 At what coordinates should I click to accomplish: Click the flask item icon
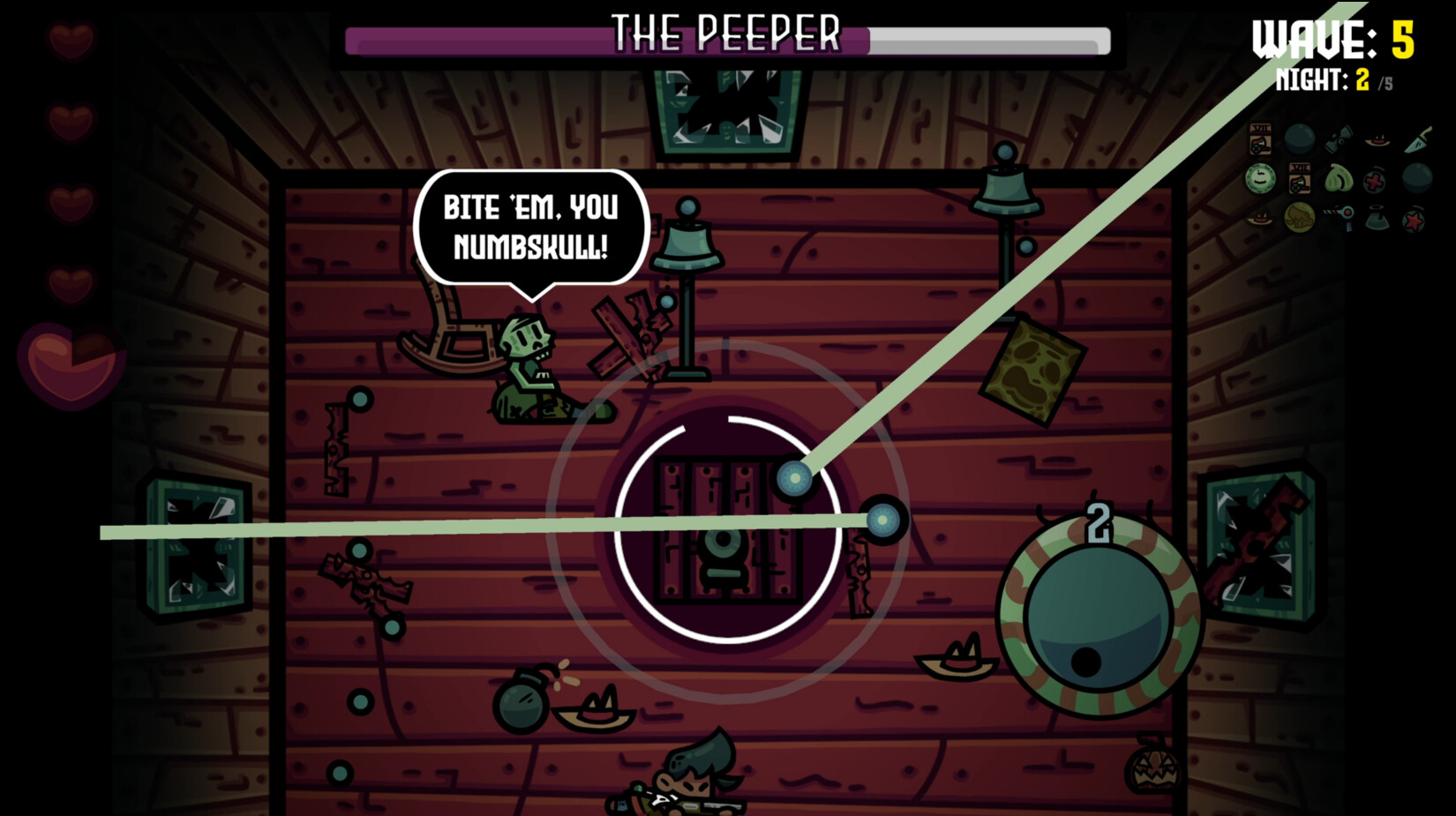tap(1375, 219)
